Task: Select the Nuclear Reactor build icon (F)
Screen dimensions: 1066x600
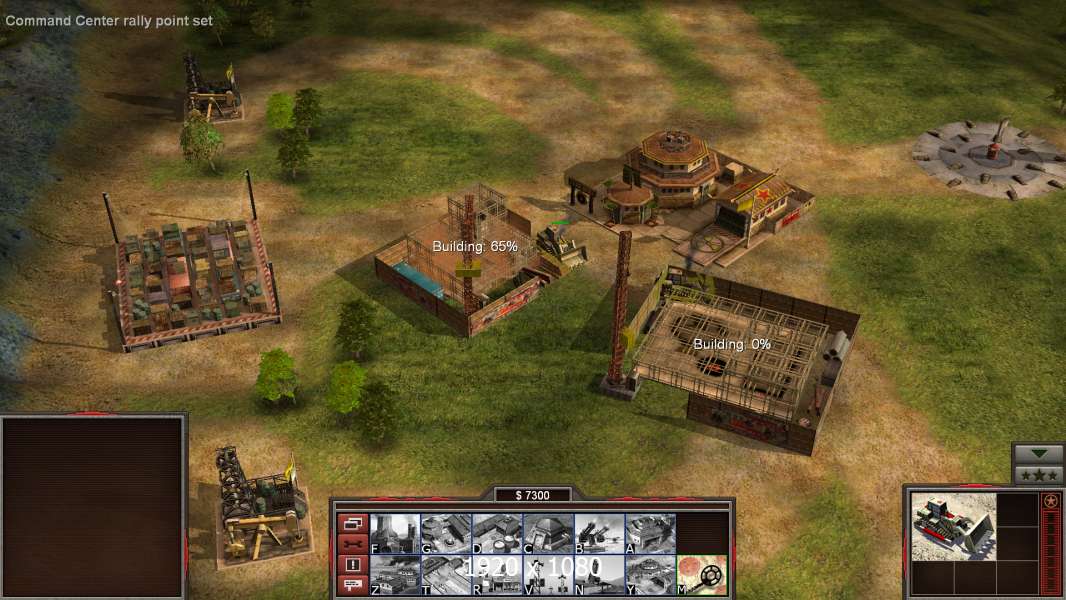Action: pyautogui.click(x=395, y=533)
